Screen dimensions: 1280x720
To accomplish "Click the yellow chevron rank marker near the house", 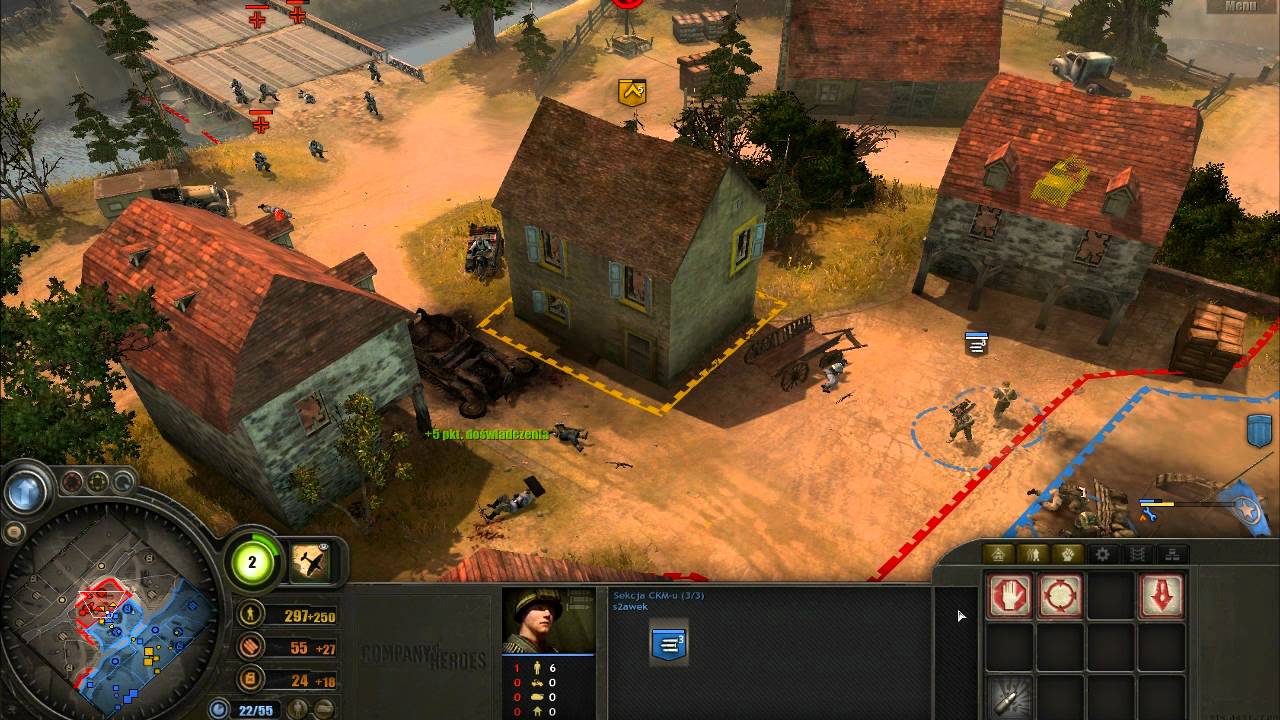I will click(x=632, y=92).
